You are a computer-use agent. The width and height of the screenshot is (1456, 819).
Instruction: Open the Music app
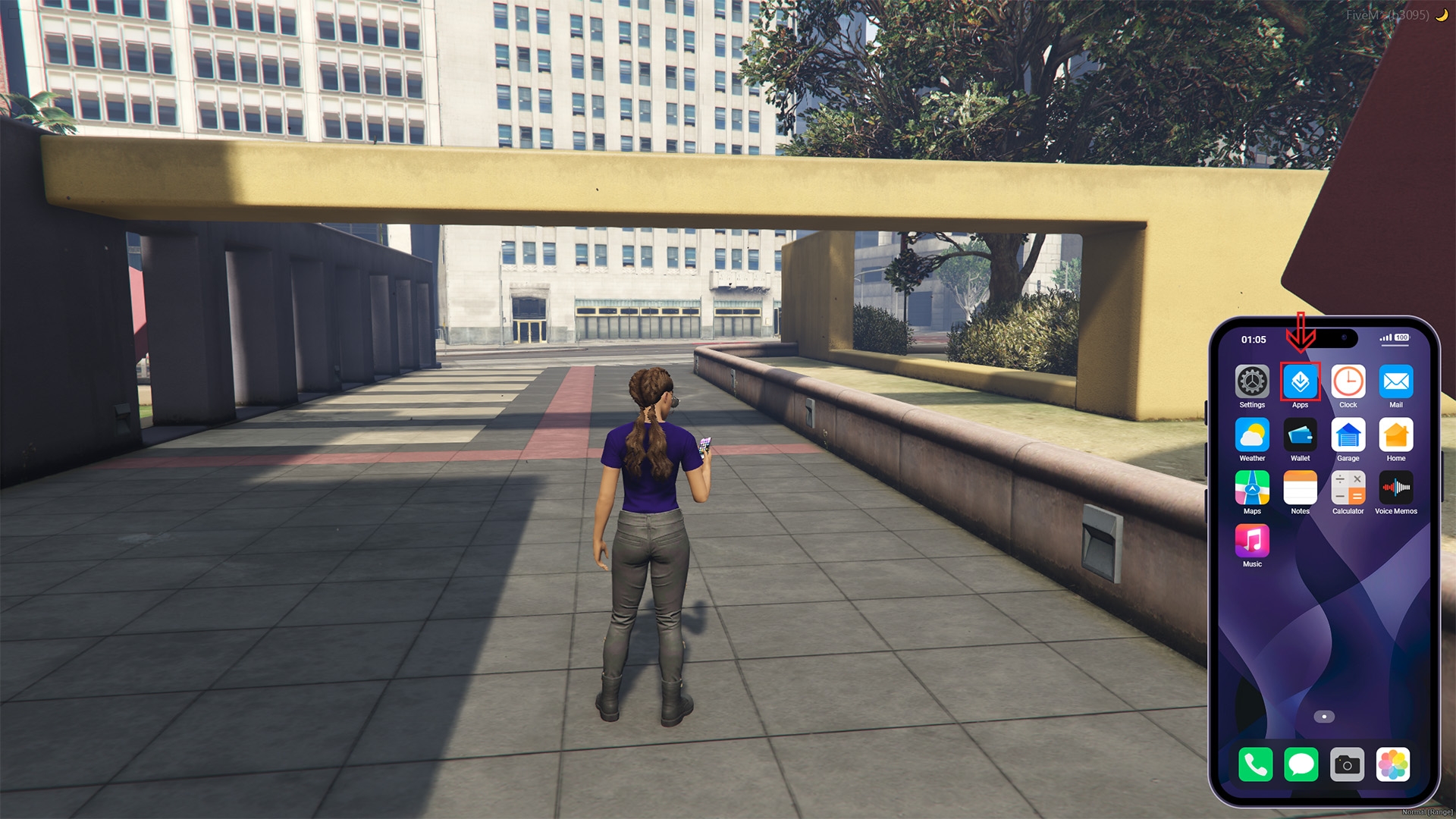[x=1252, y=541]
